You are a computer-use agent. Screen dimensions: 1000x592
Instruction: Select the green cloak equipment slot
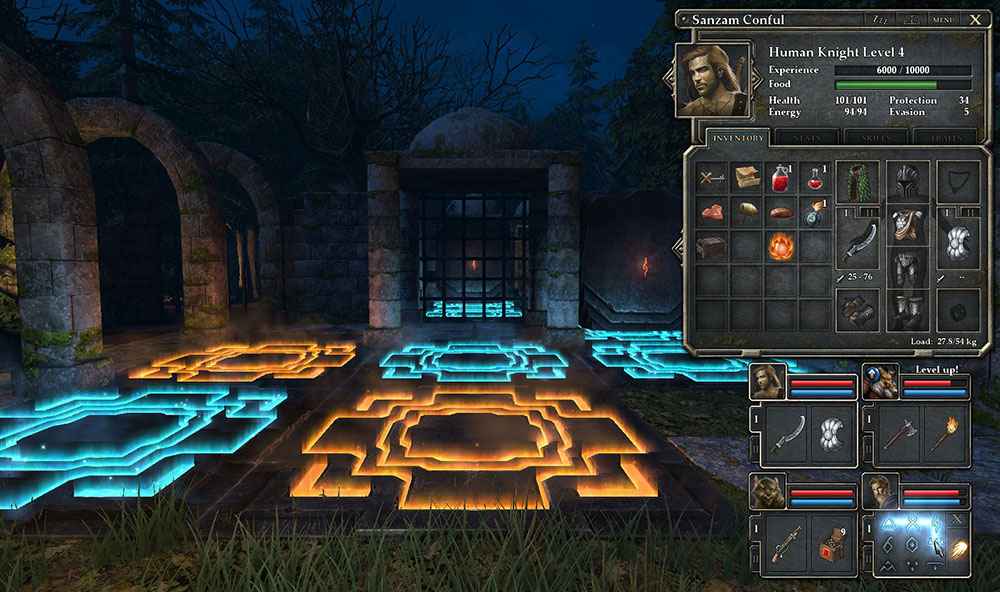click(857, 180)
